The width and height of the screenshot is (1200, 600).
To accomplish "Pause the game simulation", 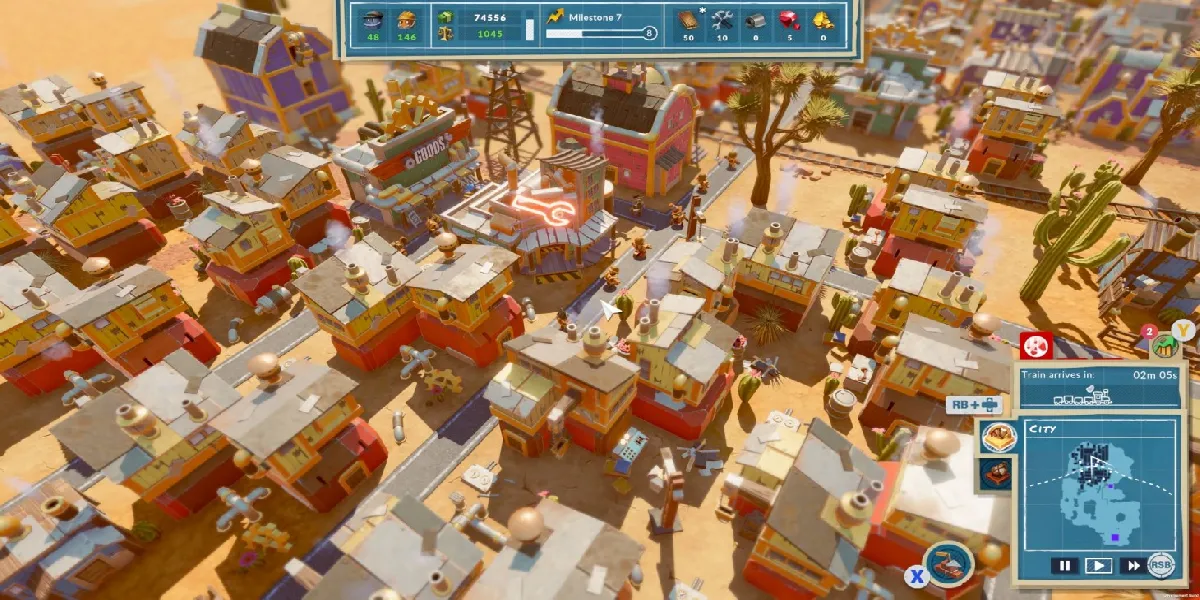I will click(1065, 565).
